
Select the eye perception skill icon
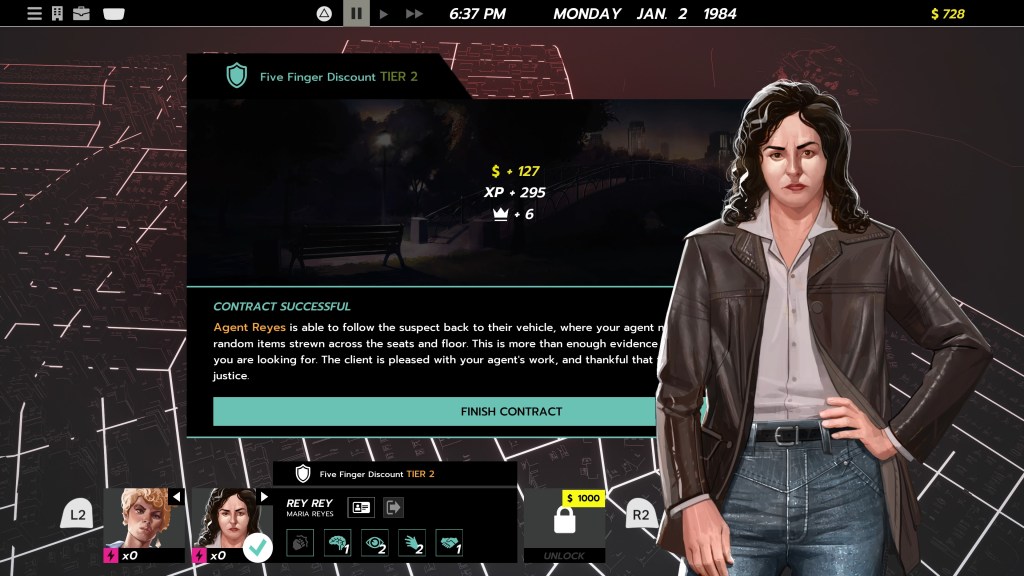(374, 543)
